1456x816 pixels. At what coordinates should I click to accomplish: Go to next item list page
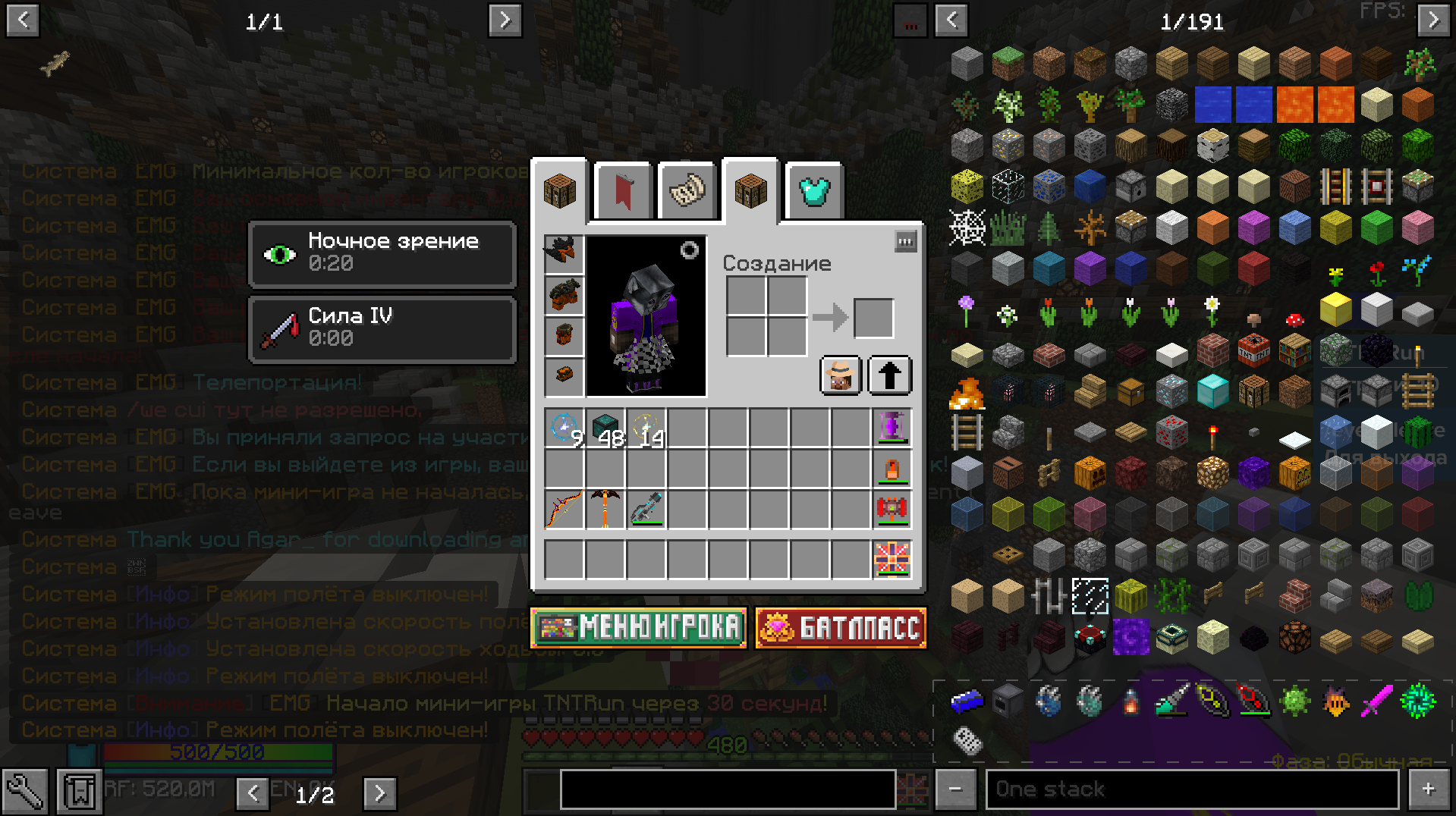click(x=1432, y=20)
